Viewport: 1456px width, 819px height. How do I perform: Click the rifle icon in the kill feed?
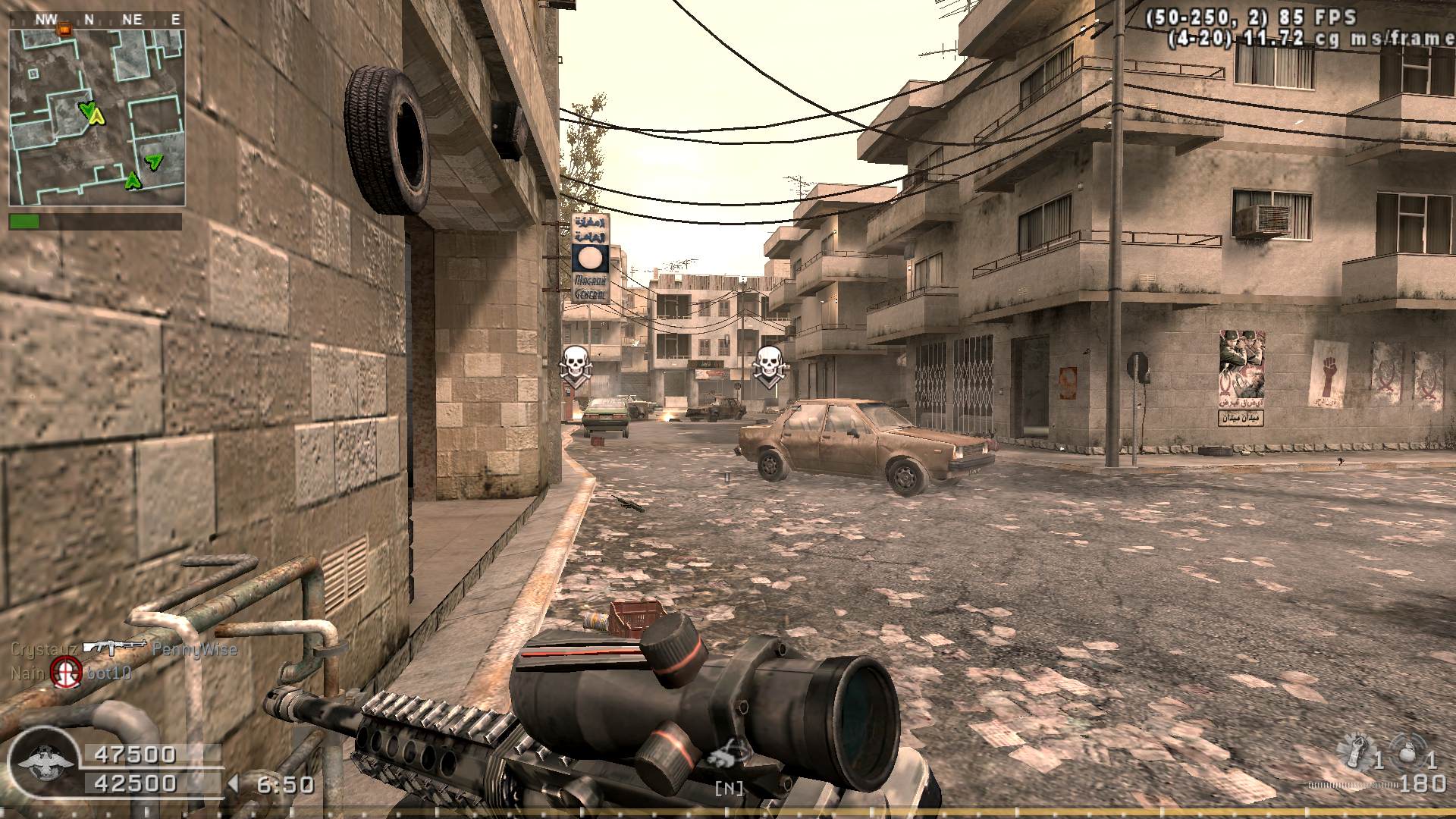point(115,647)
